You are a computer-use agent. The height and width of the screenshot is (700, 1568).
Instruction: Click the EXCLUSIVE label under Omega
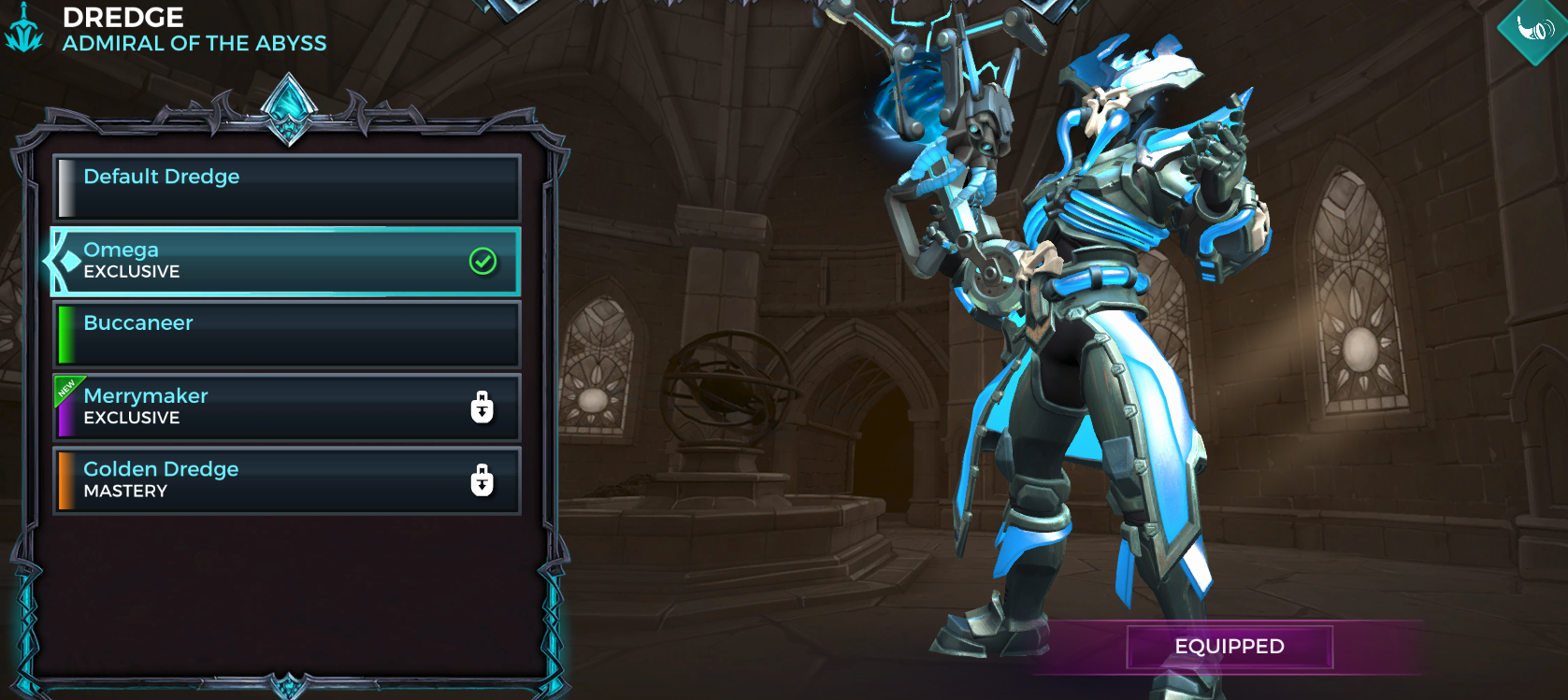tap(132, 272)
